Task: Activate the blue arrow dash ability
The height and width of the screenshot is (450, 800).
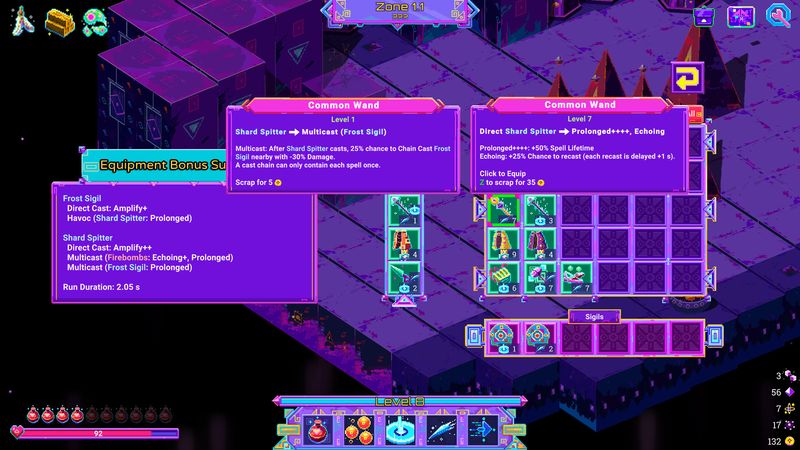Action: 486,428
